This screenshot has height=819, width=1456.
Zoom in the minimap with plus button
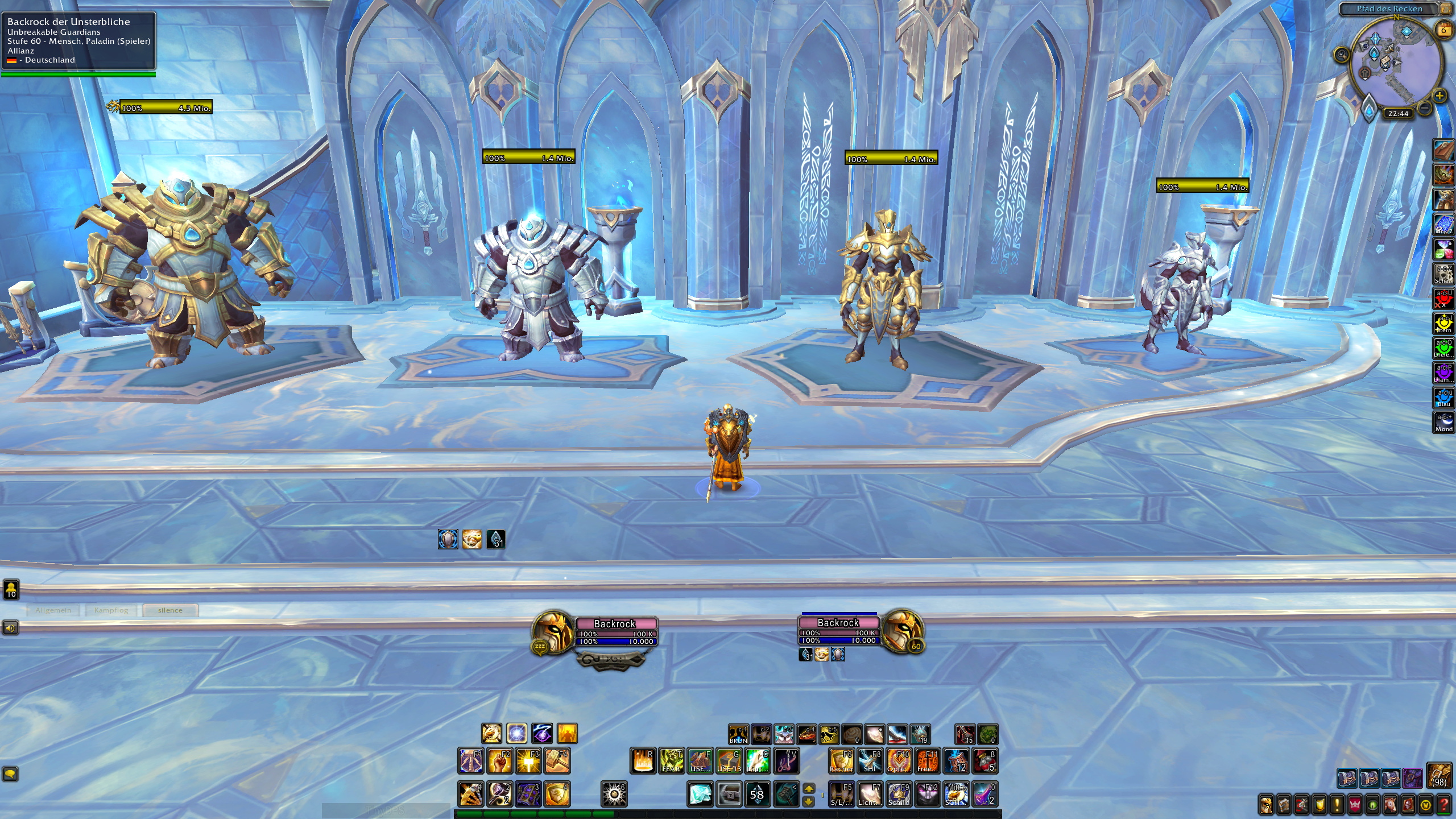pyautogui.click(x=1440, y=96)
